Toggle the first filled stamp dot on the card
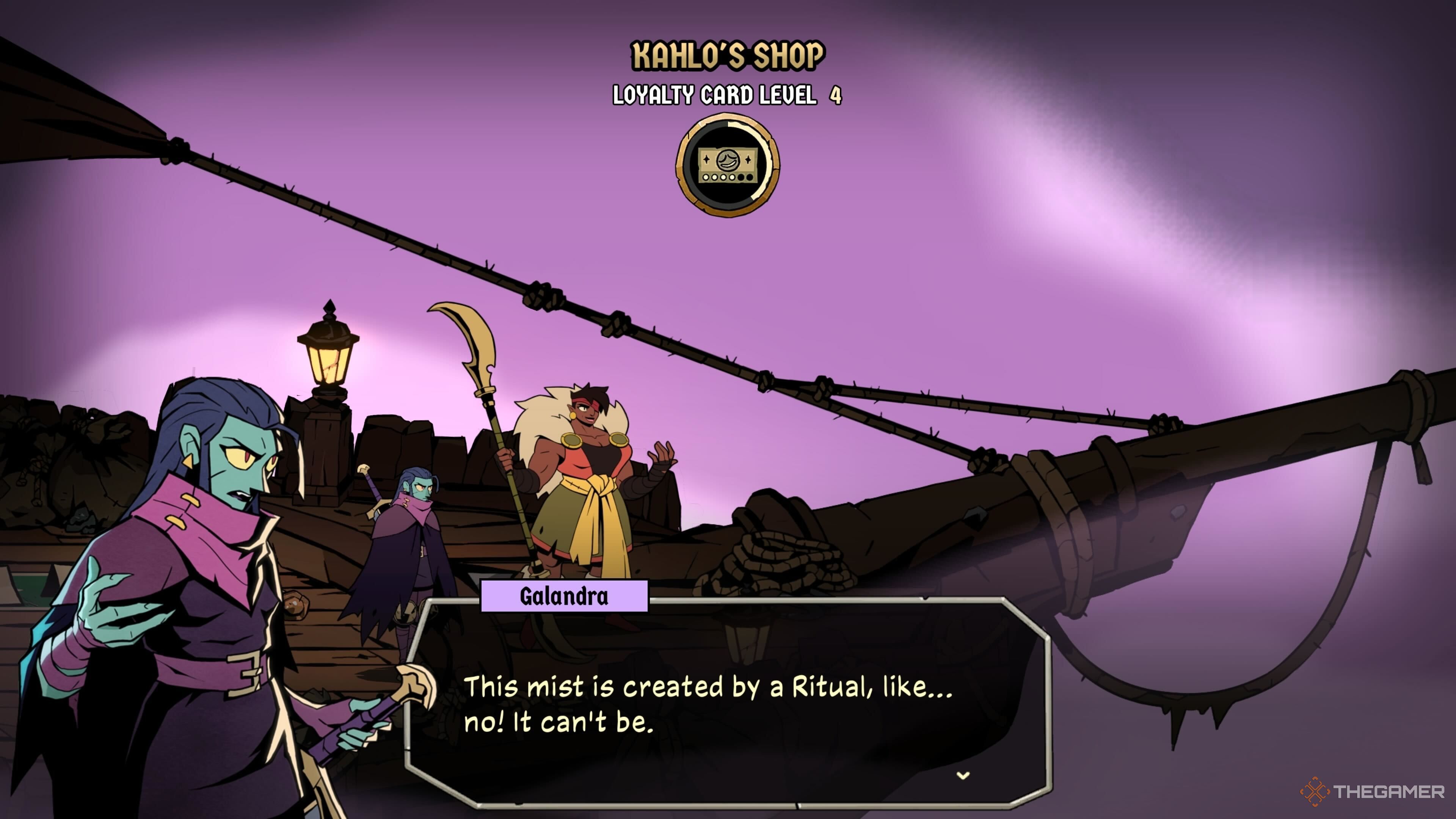This screenshot has height=819, width=1456. [706, 177]
